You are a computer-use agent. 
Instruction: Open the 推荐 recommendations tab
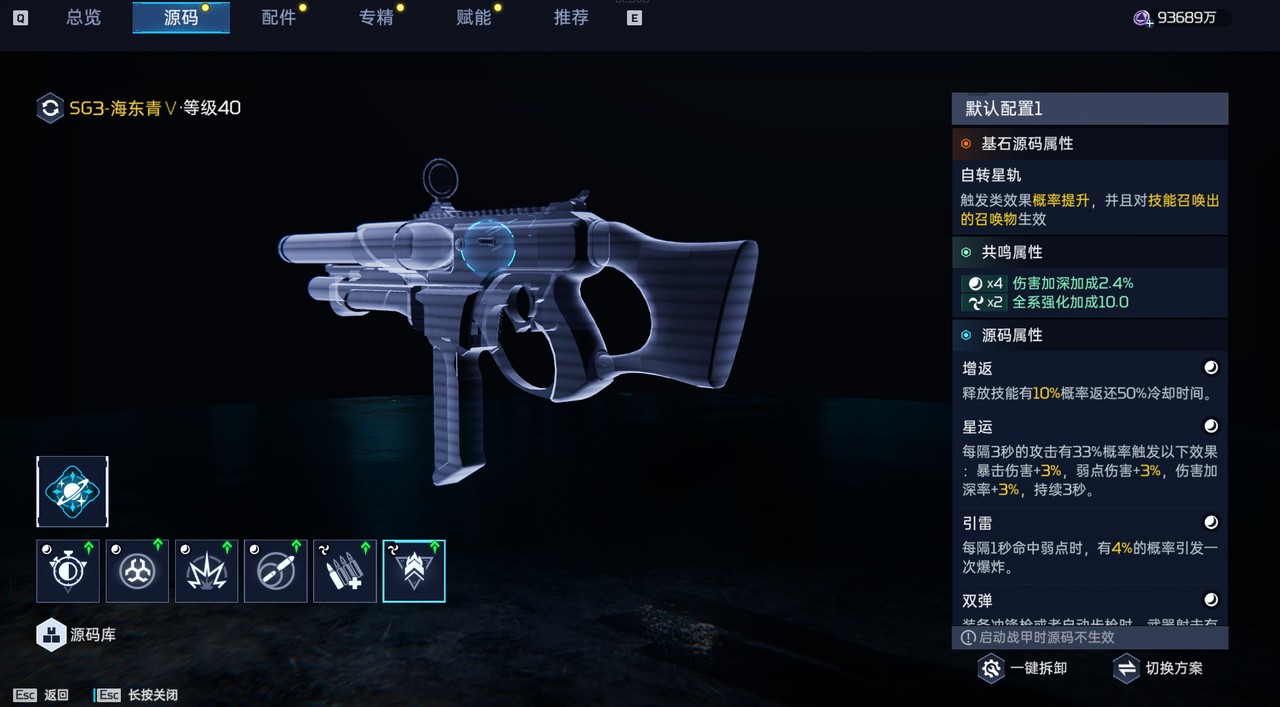[x=571, y=17]
